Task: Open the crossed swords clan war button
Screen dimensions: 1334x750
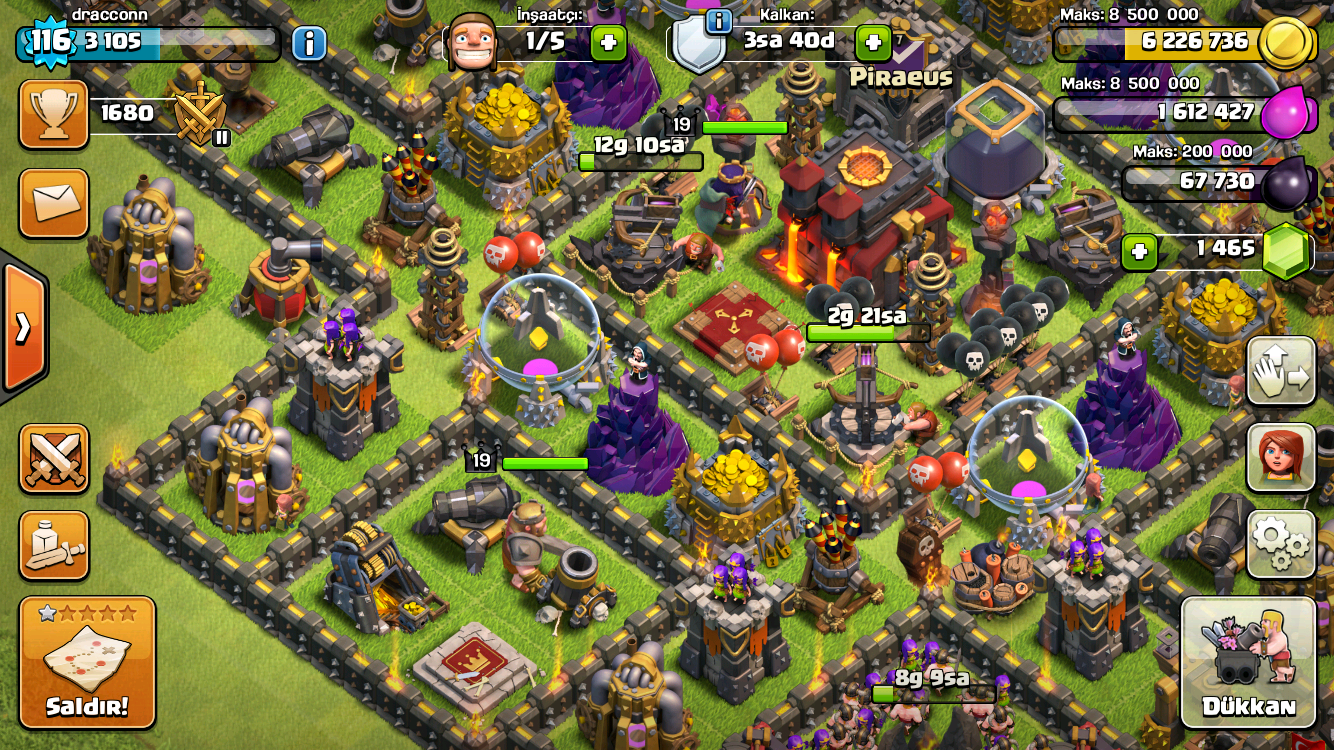Action: [54, 459]
